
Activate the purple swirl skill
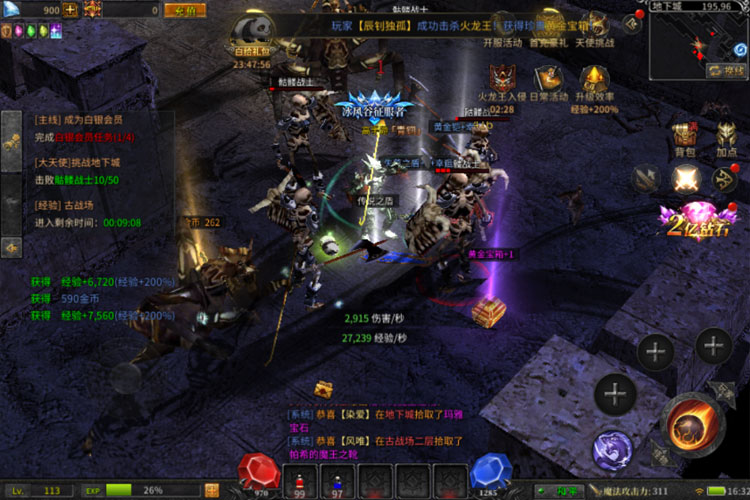611,450
